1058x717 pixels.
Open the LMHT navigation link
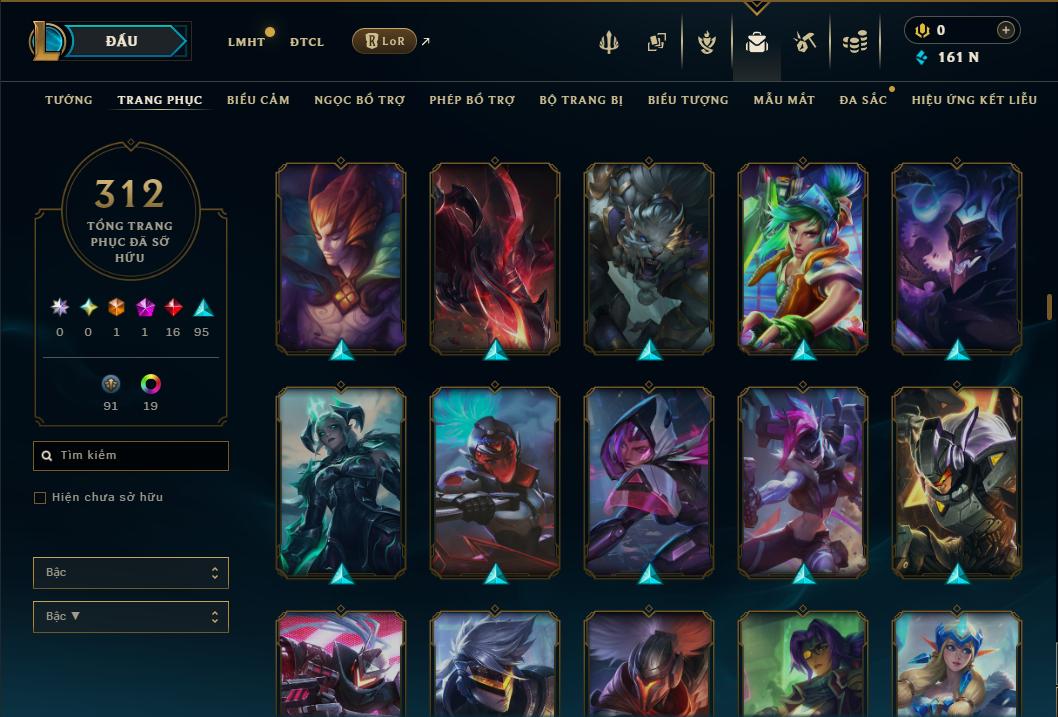click(246, 42)
